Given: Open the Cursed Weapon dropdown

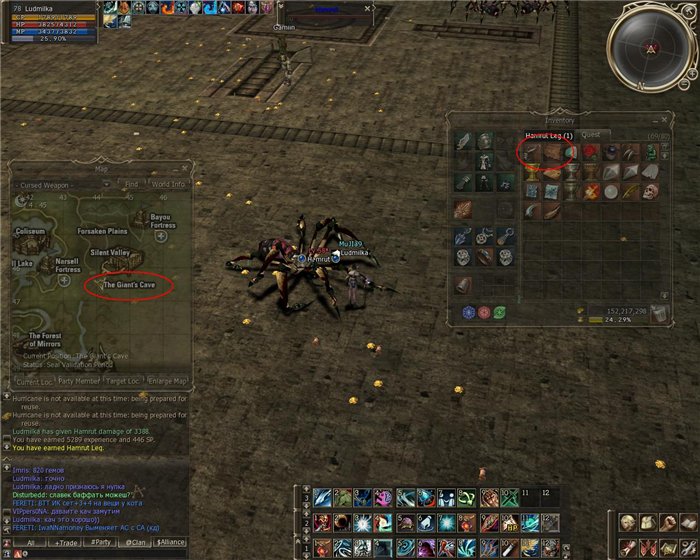Looking at the screenshot, I should tap(62, 184).
